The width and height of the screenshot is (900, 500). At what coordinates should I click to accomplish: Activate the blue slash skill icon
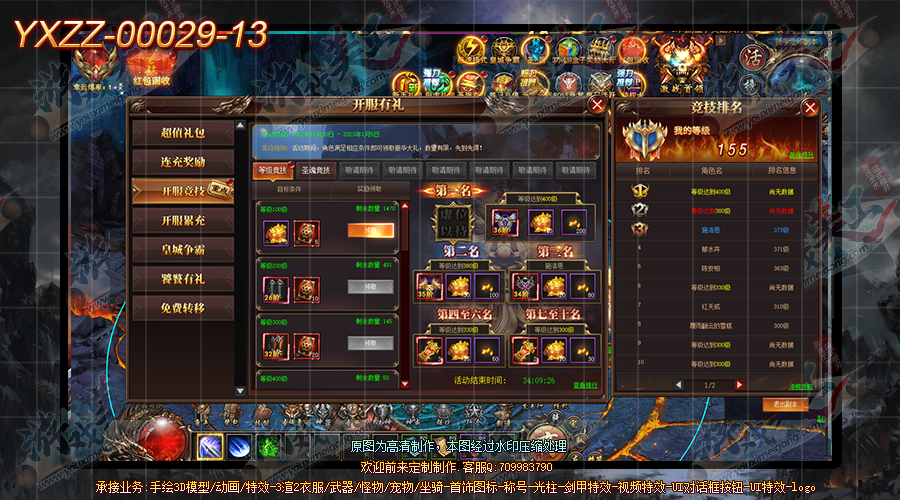(211, 445)
